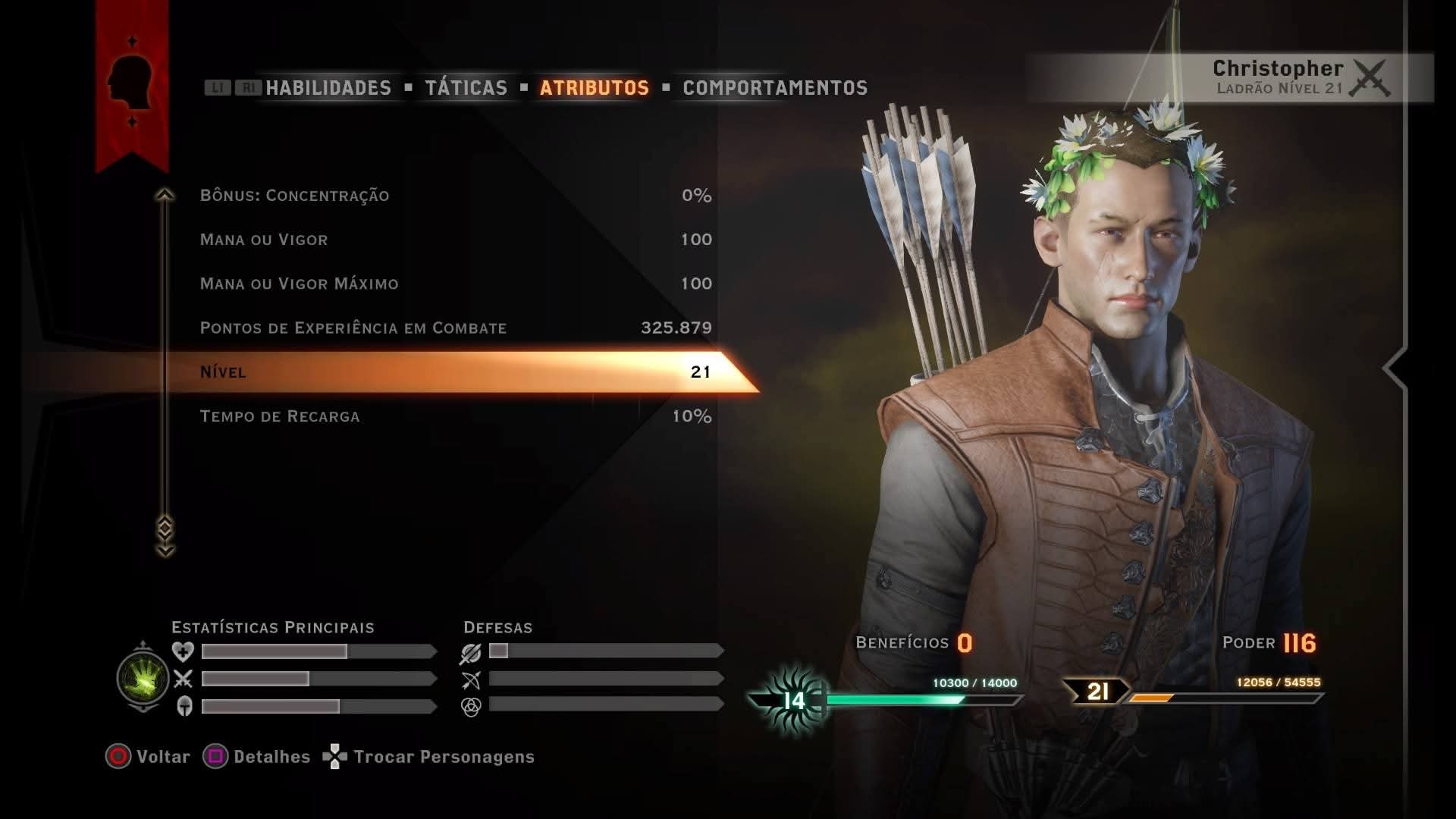Select the highlighted Nível row
The width and height of the screenshot is (1456, 819).
coord(455,372)
